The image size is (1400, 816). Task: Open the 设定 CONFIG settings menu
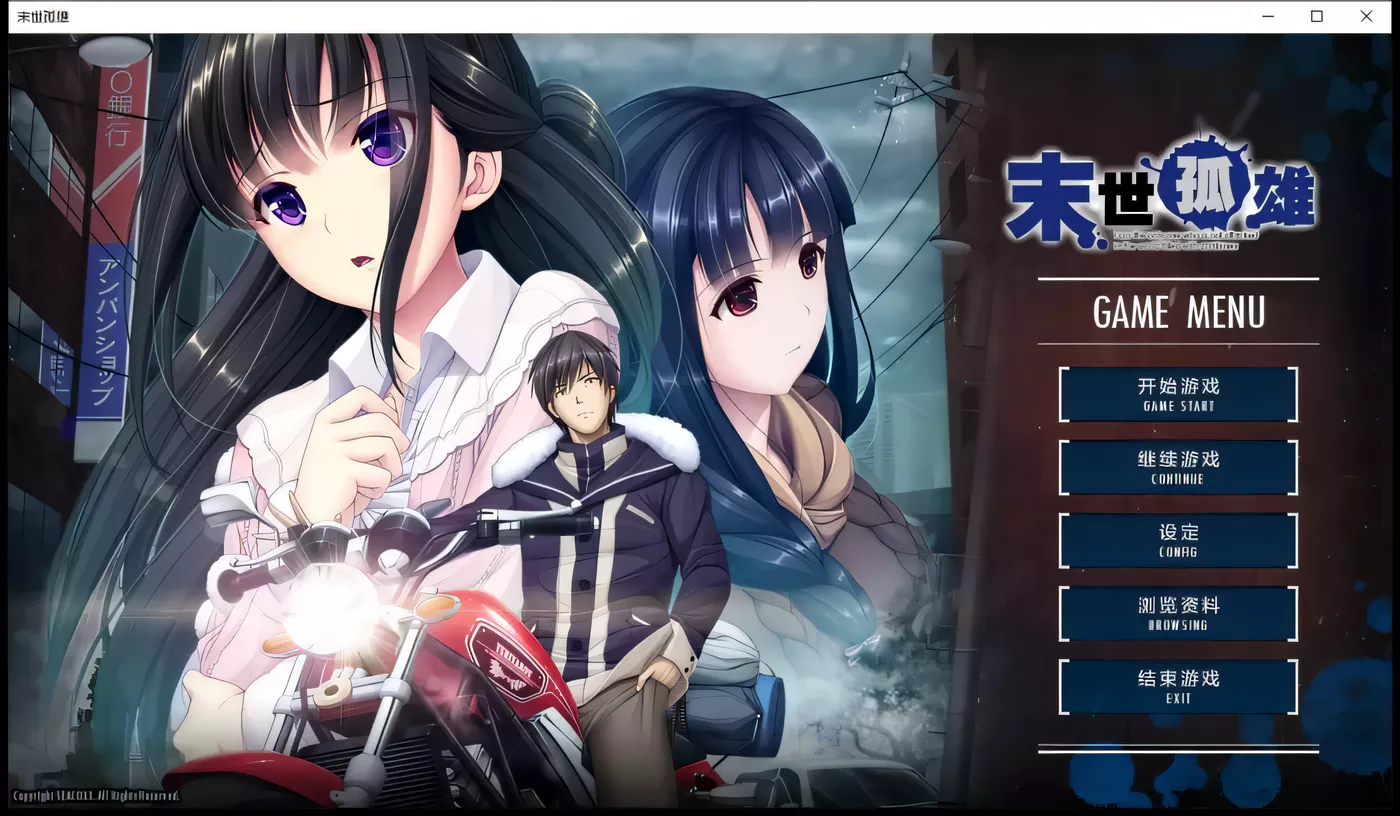point(1178,540)
